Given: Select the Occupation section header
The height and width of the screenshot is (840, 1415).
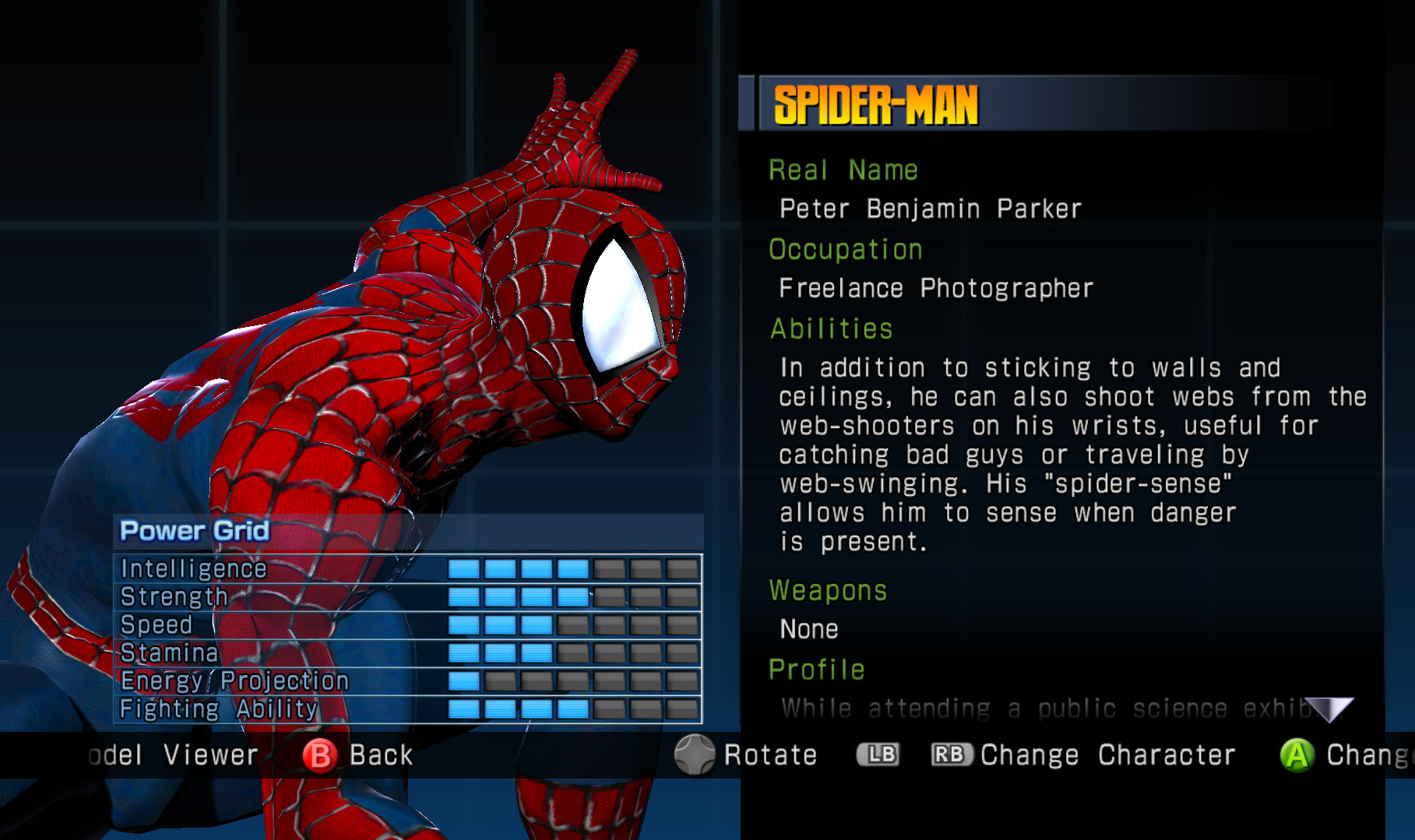Looking at the screenshot, I should [x=846, y=249].
